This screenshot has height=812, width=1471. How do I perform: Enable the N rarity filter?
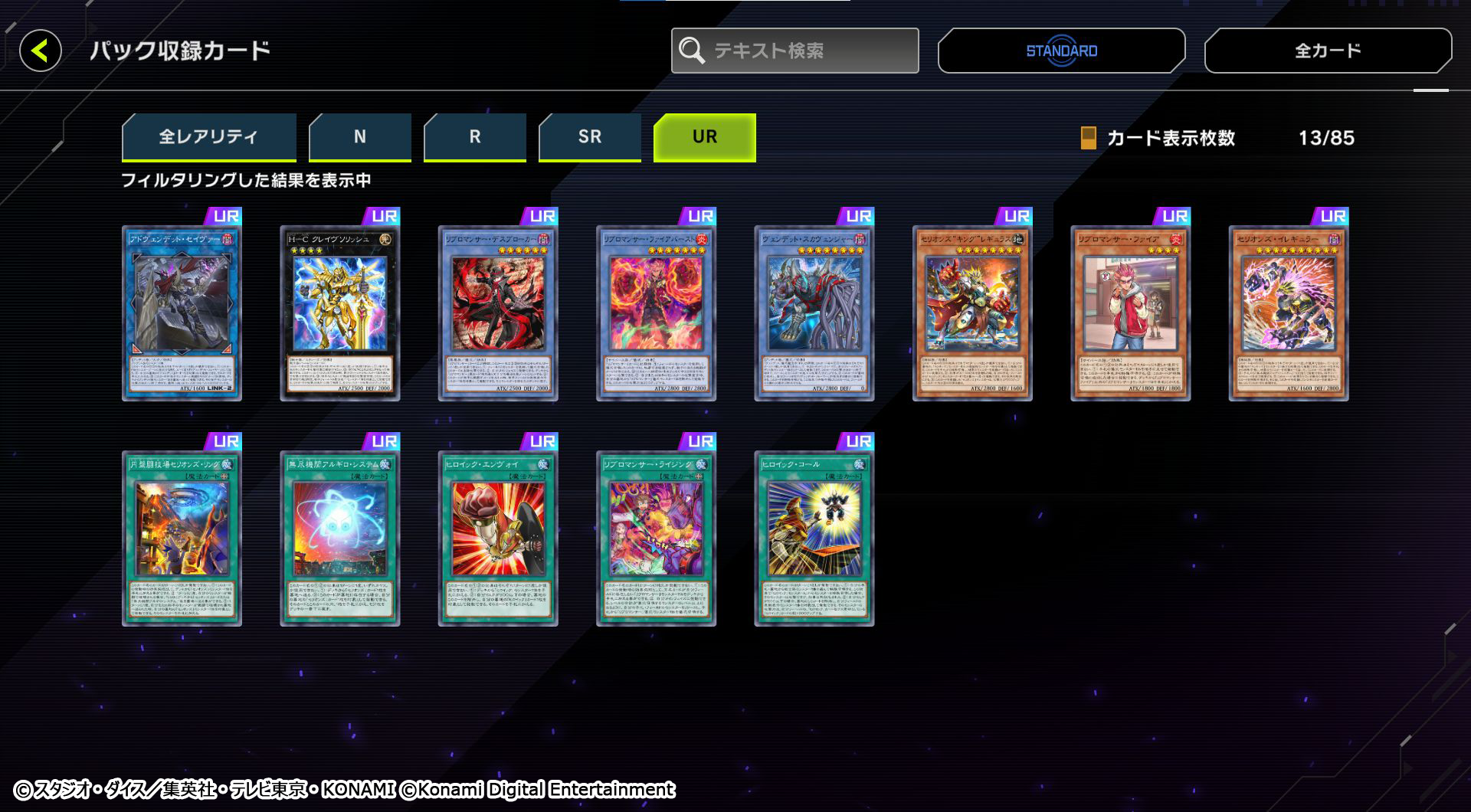[x=359, y=136]
